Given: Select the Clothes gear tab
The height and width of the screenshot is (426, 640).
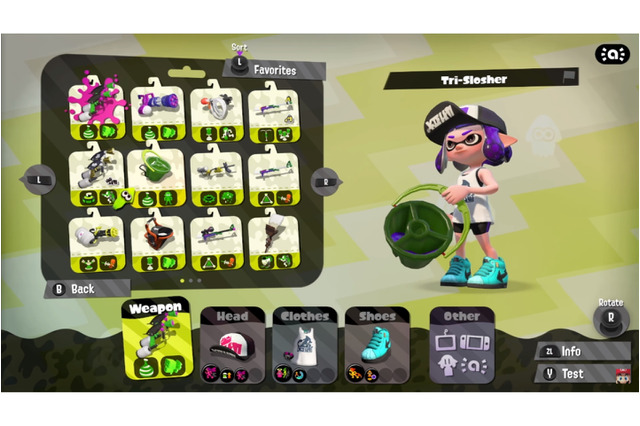Looking at the screenshot, I should pyautogui.click(x=304, y=345).
